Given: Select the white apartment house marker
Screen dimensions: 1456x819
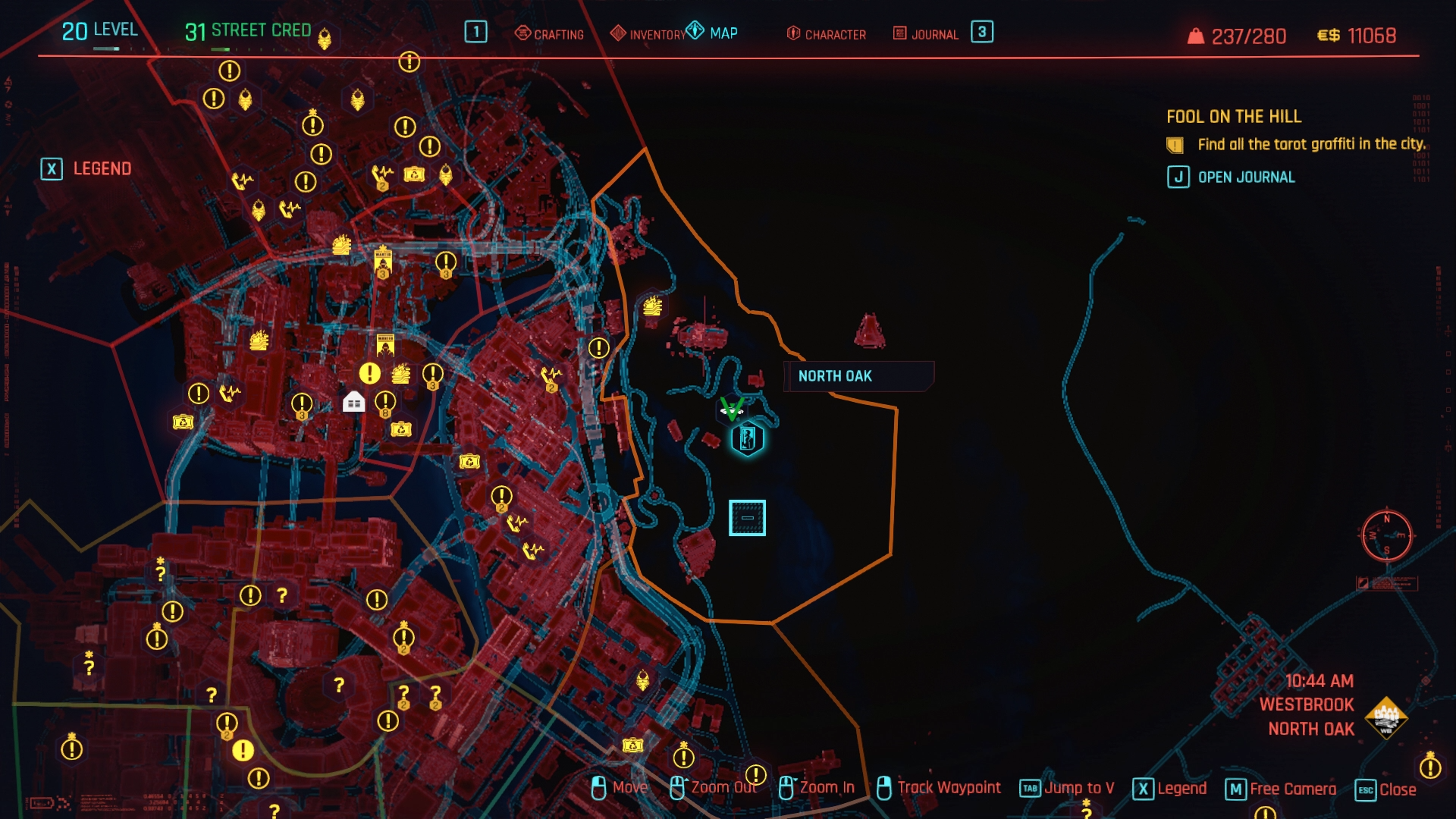Looking at the screenshot, I should (353, 401).
